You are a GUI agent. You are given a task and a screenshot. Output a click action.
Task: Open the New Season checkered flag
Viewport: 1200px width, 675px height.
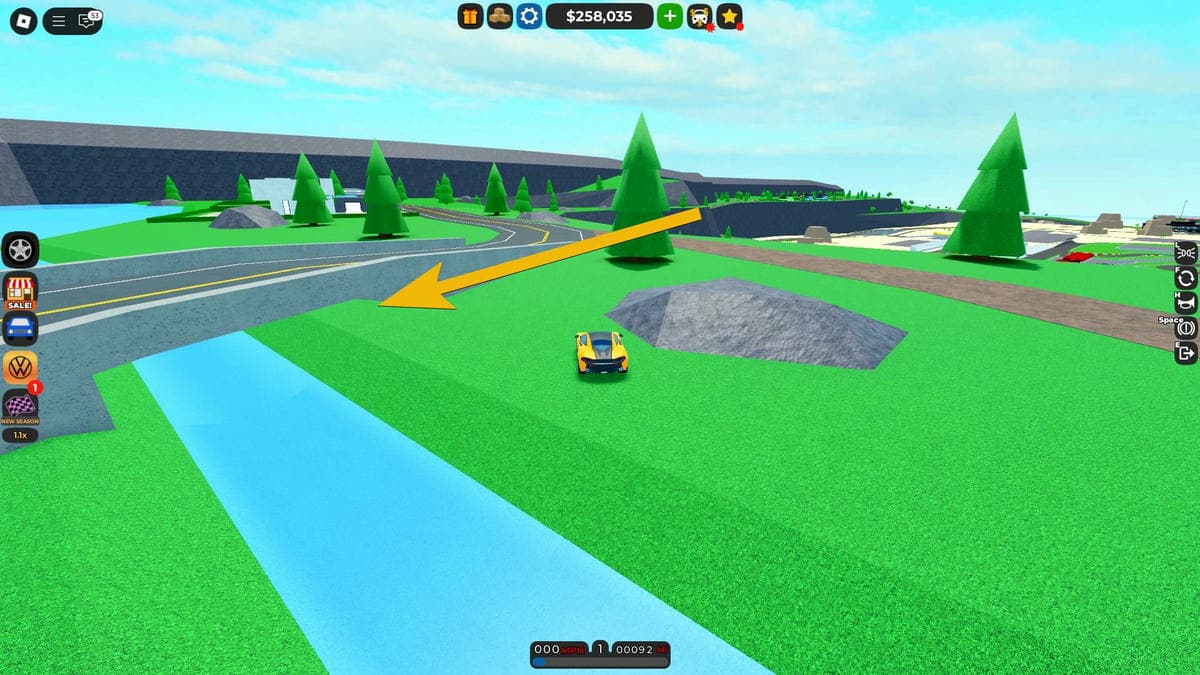click(x=21, y=405)
